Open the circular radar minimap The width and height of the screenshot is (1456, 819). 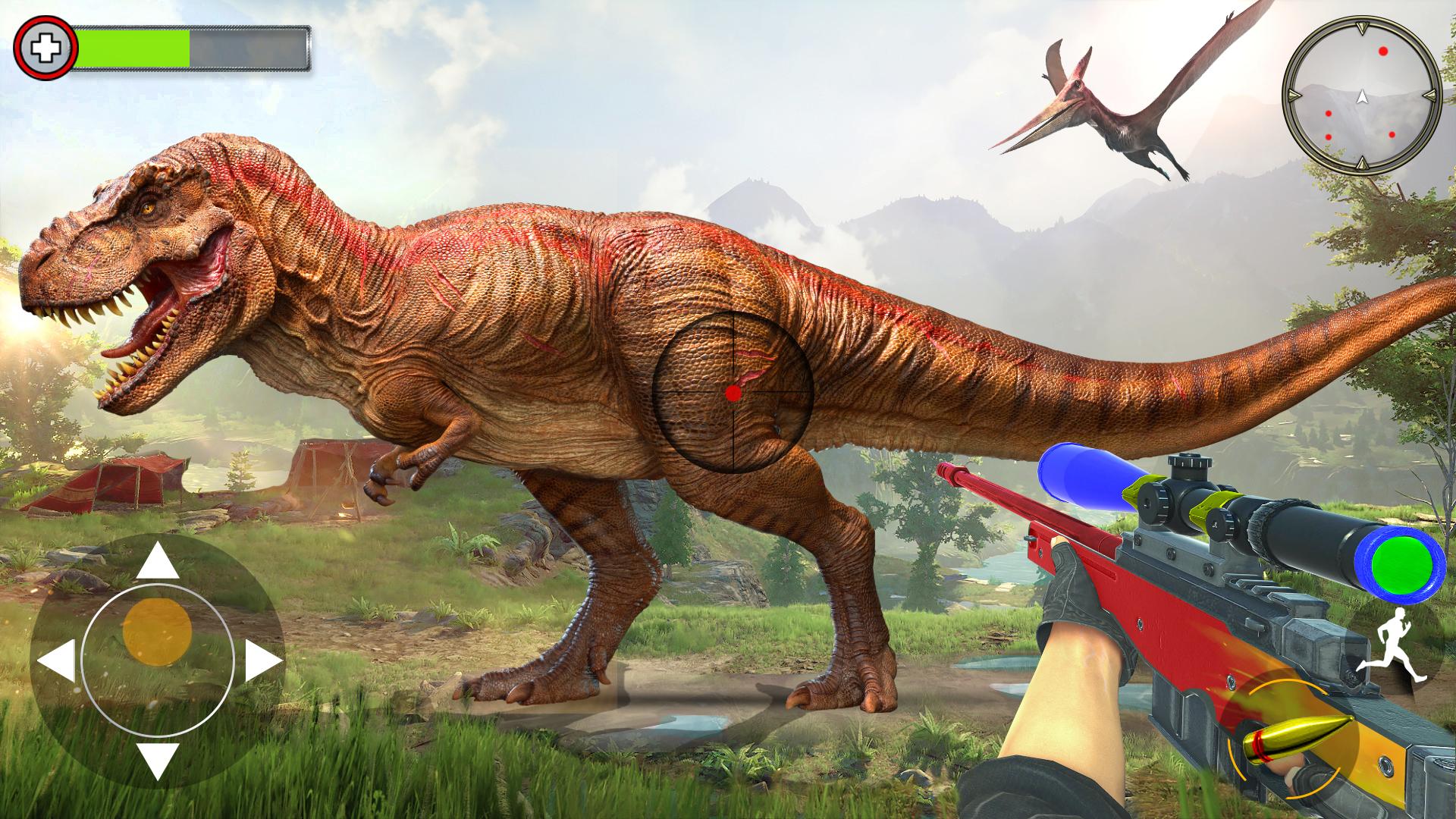coord(1361,96)
